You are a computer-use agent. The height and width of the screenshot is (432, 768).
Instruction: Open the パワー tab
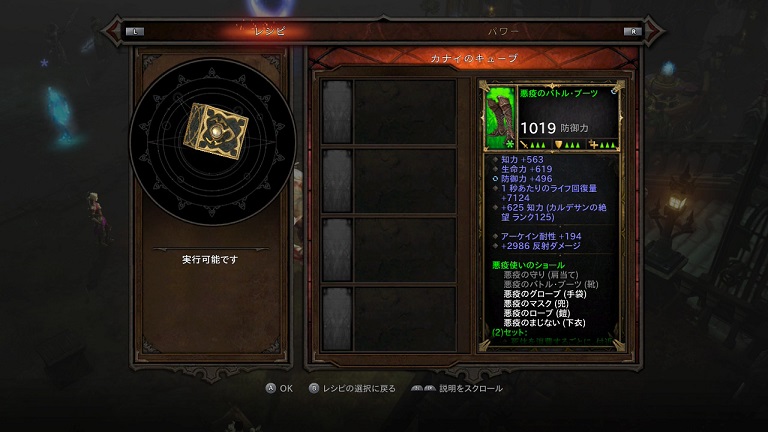point(503,31)
